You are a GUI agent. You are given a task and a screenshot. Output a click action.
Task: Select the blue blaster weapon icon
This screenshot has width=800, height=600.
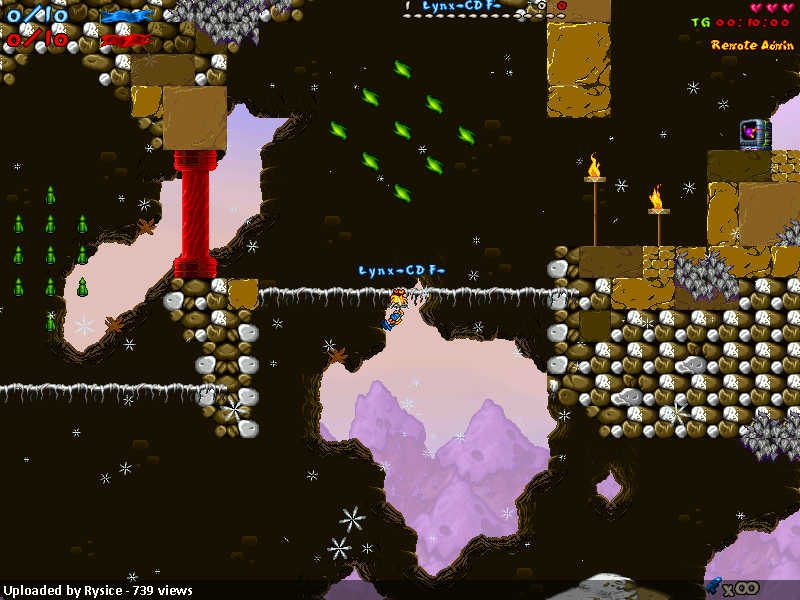tap(716, 586)
